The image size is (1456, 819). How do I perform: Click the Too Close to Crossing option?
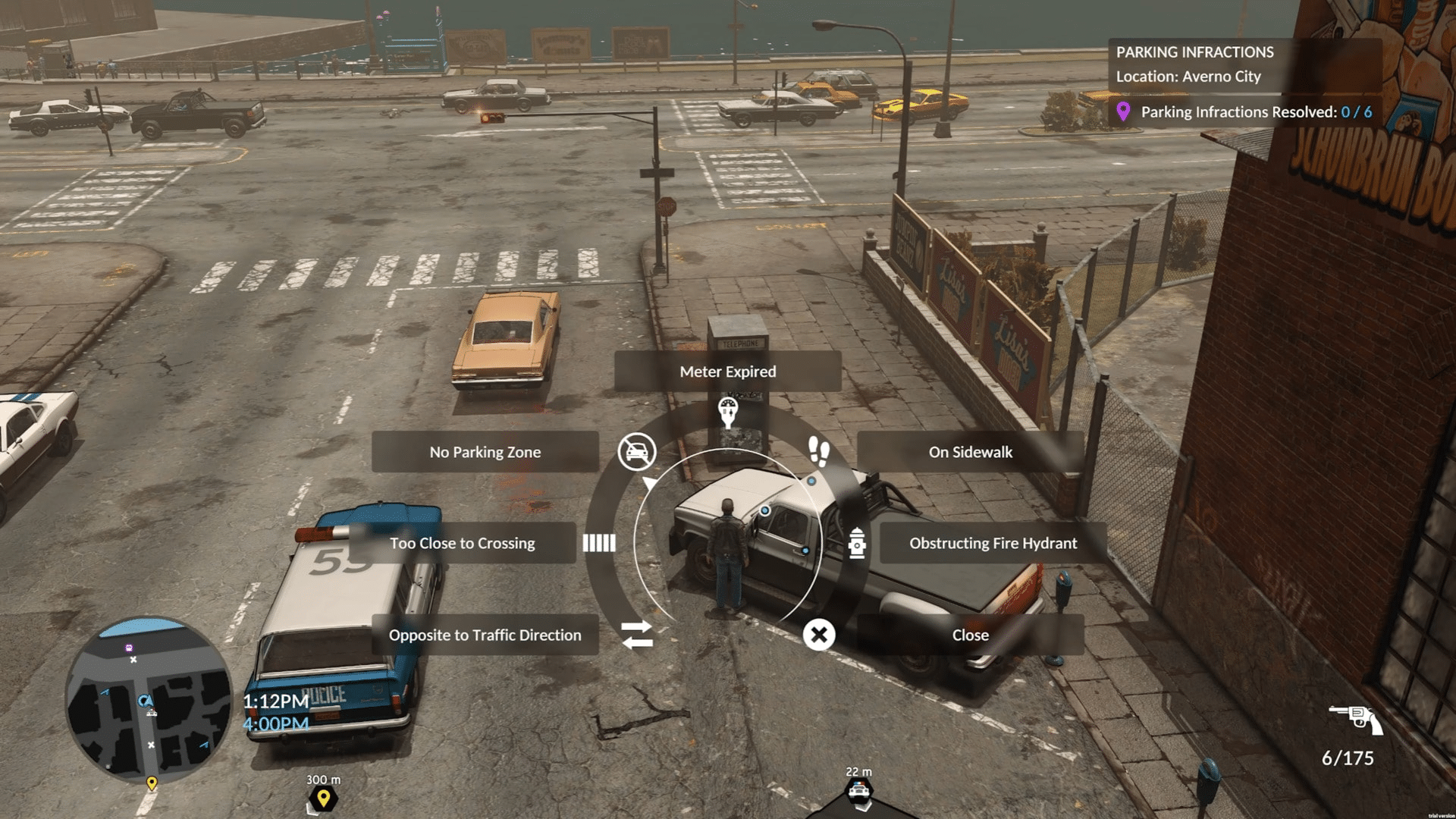(461, 543)
